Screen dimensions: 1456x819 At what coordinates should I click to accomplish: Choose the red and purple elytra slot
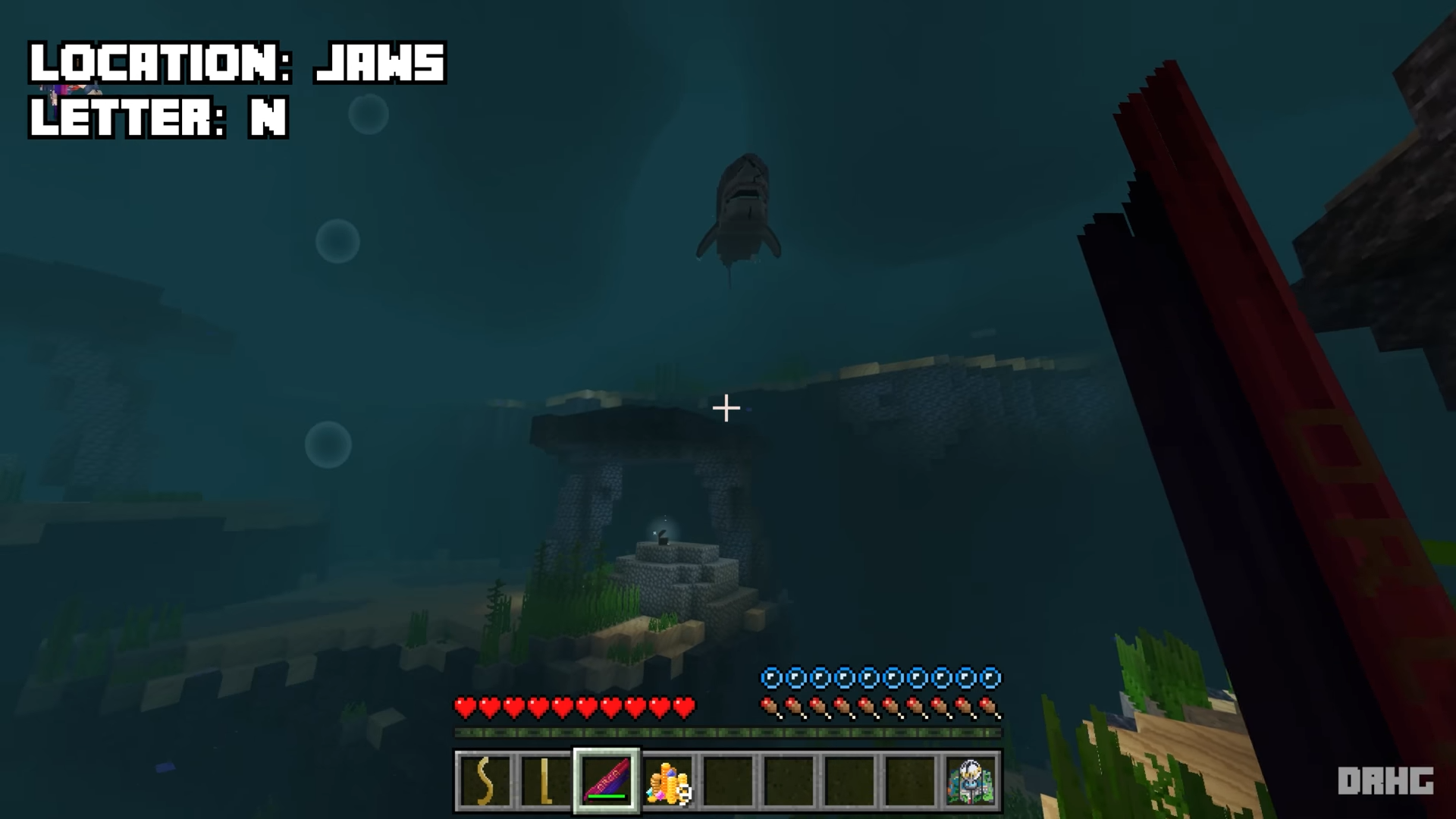[x=606, y=781]
